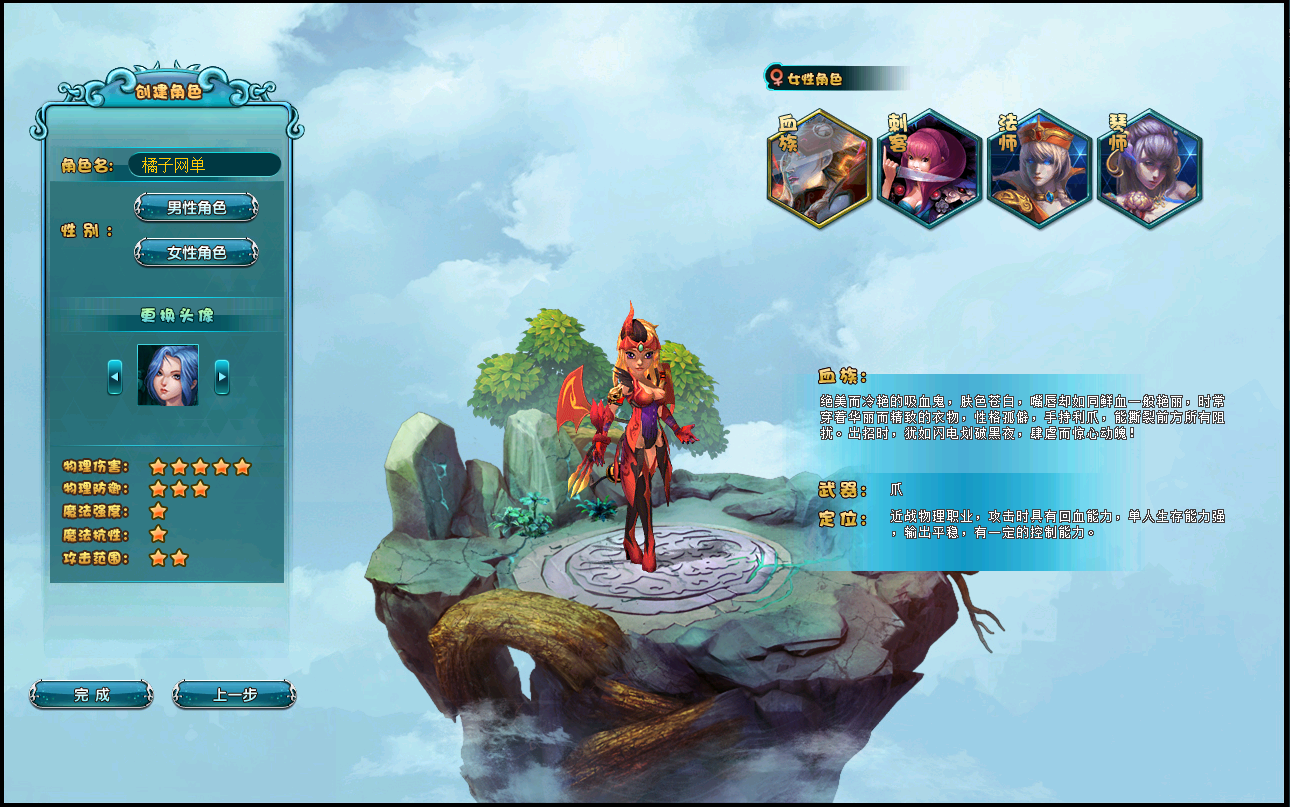Choose the 男性角色 gender button
Image resolution: width=1290 pixels, height=807 pixels.
pos(196,208)
